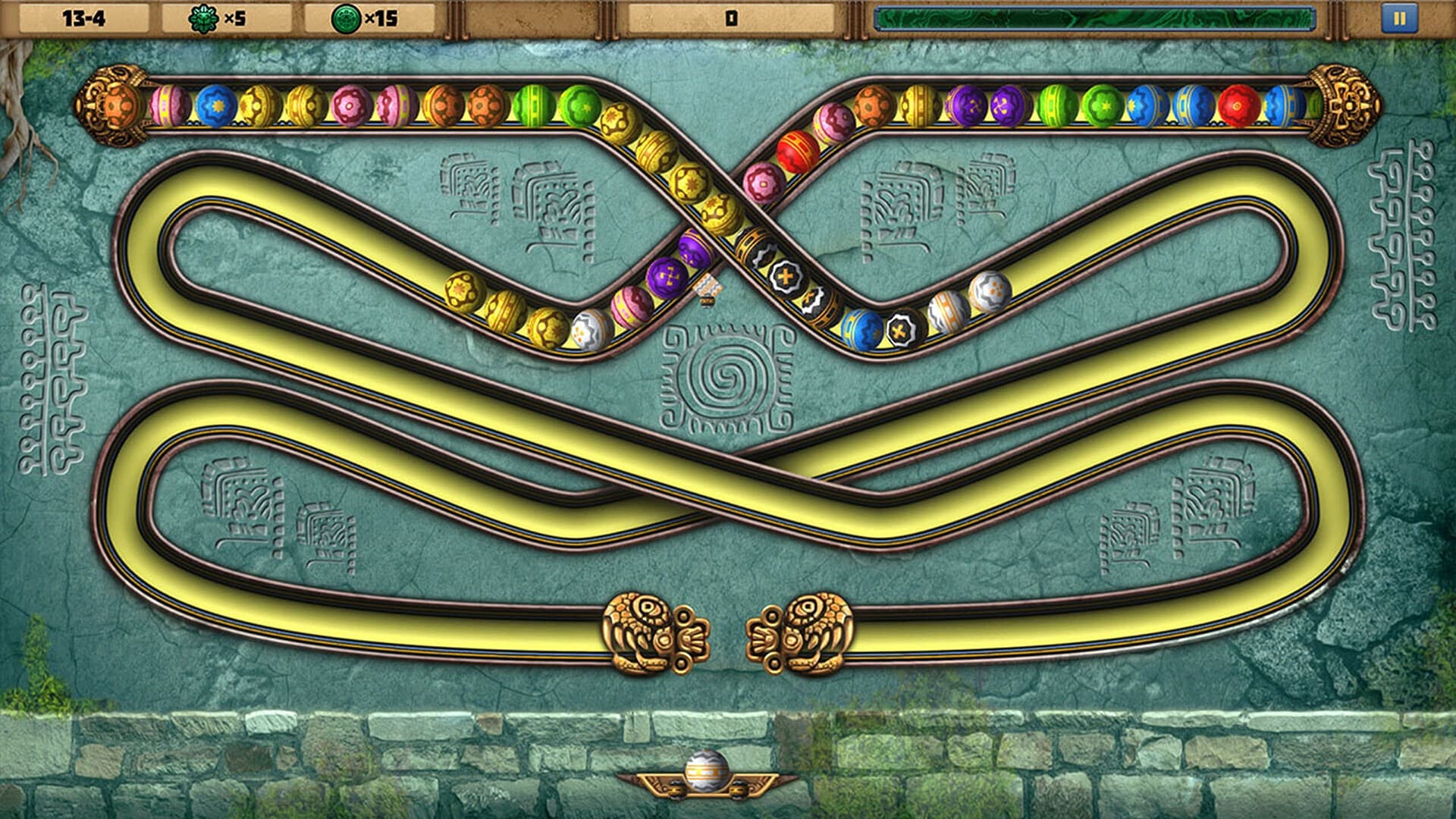1456x819 pixels.
Task: Click the level indicator labeled 13-4
Action: point(83,16)
